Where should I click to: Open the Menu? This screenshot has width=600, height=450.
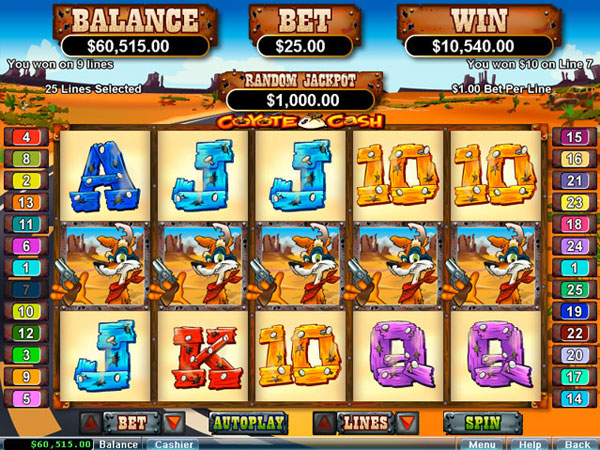482,444
